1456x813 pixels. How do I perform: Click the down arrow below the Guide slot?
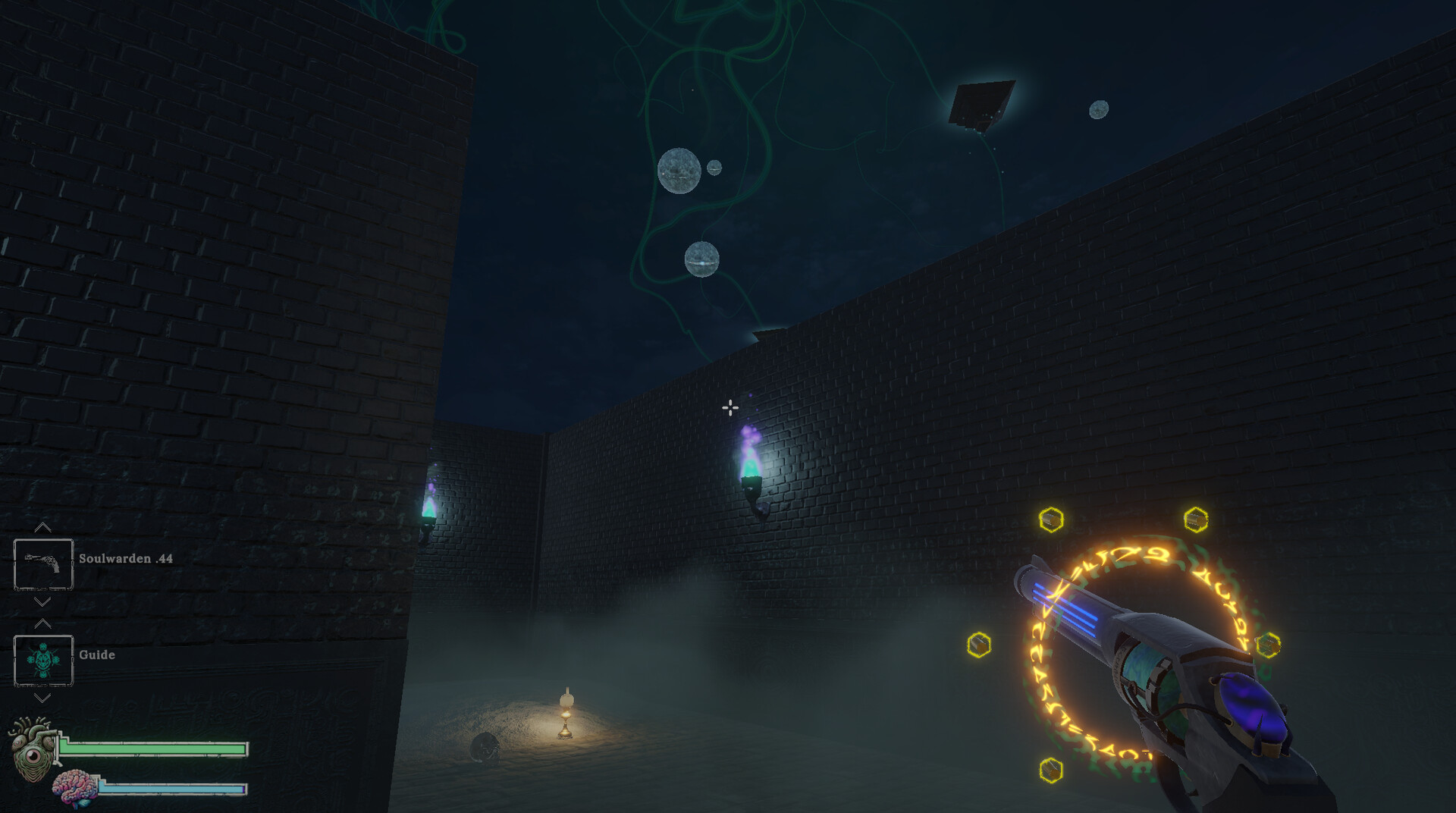tap(42, 698)
